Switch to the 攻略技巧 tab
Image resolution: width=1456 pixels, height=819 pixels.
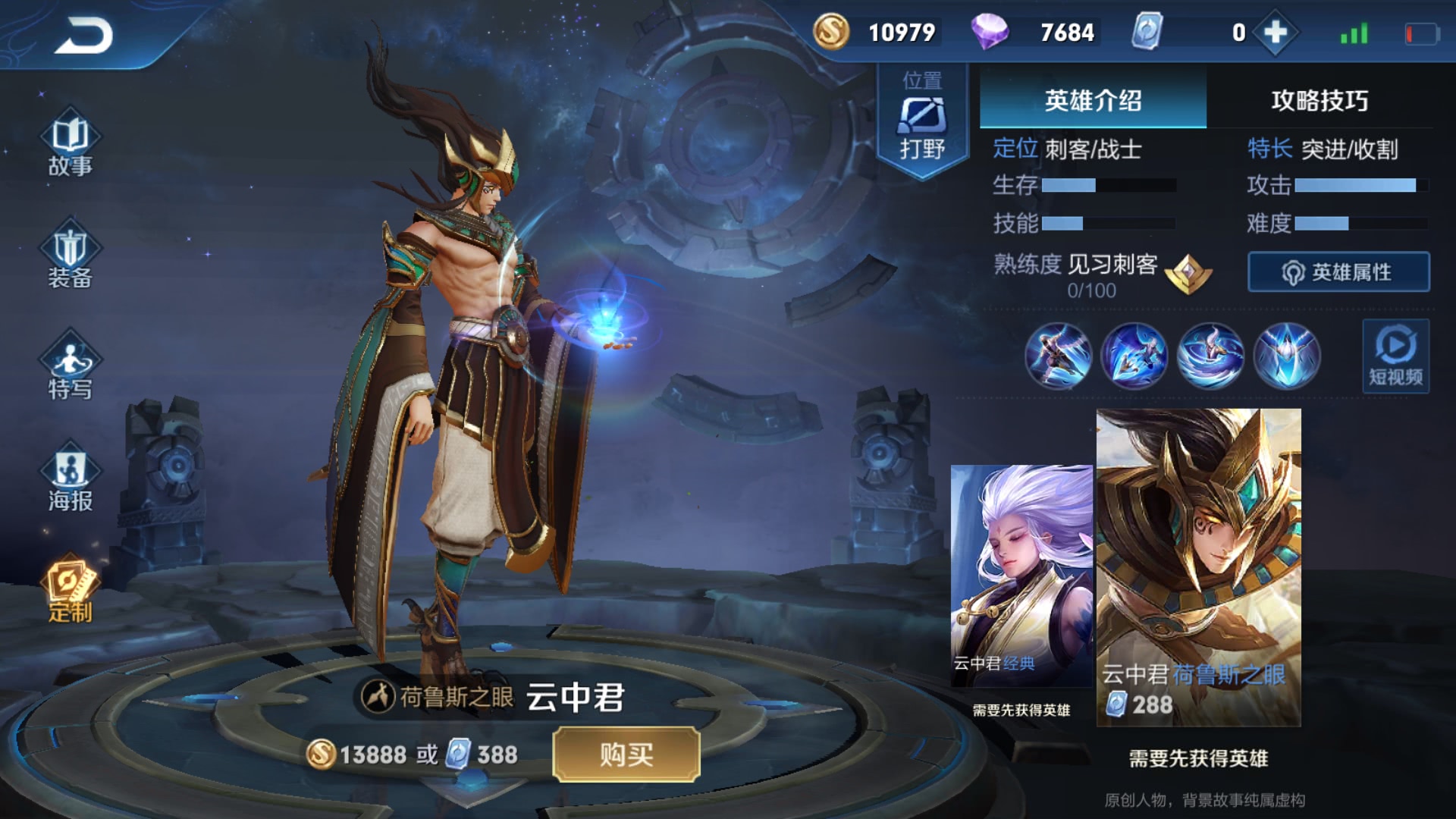click(x=1319, y=101)
